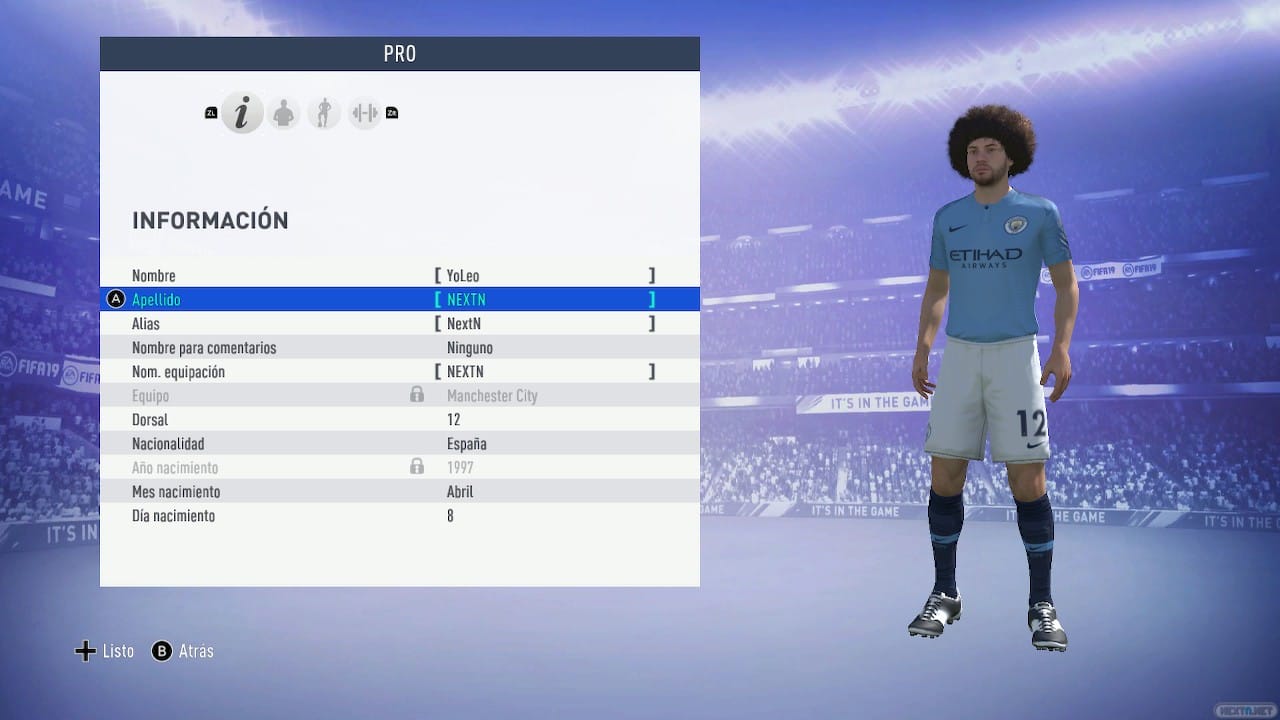Click the dumbbell attributes icon
Screen dimensions: 1280x720
(x=363, y=113)
